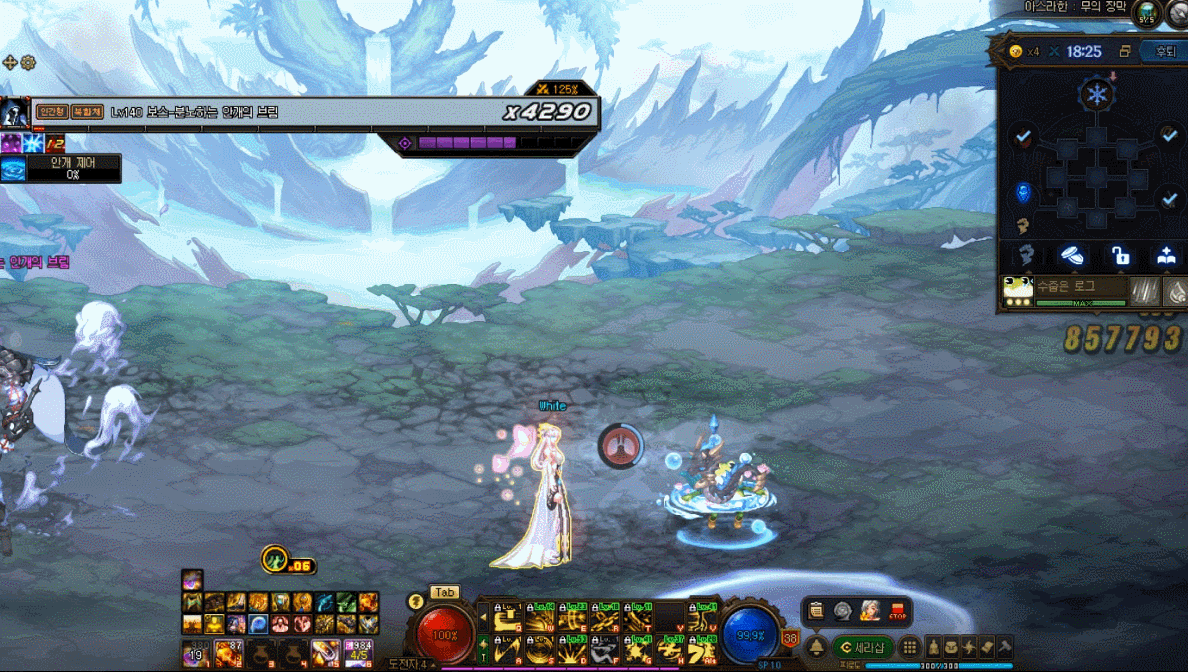Open the grid menu button
Image resolution: width=1188 pixels, height=672 pixels.
[910, 647]
